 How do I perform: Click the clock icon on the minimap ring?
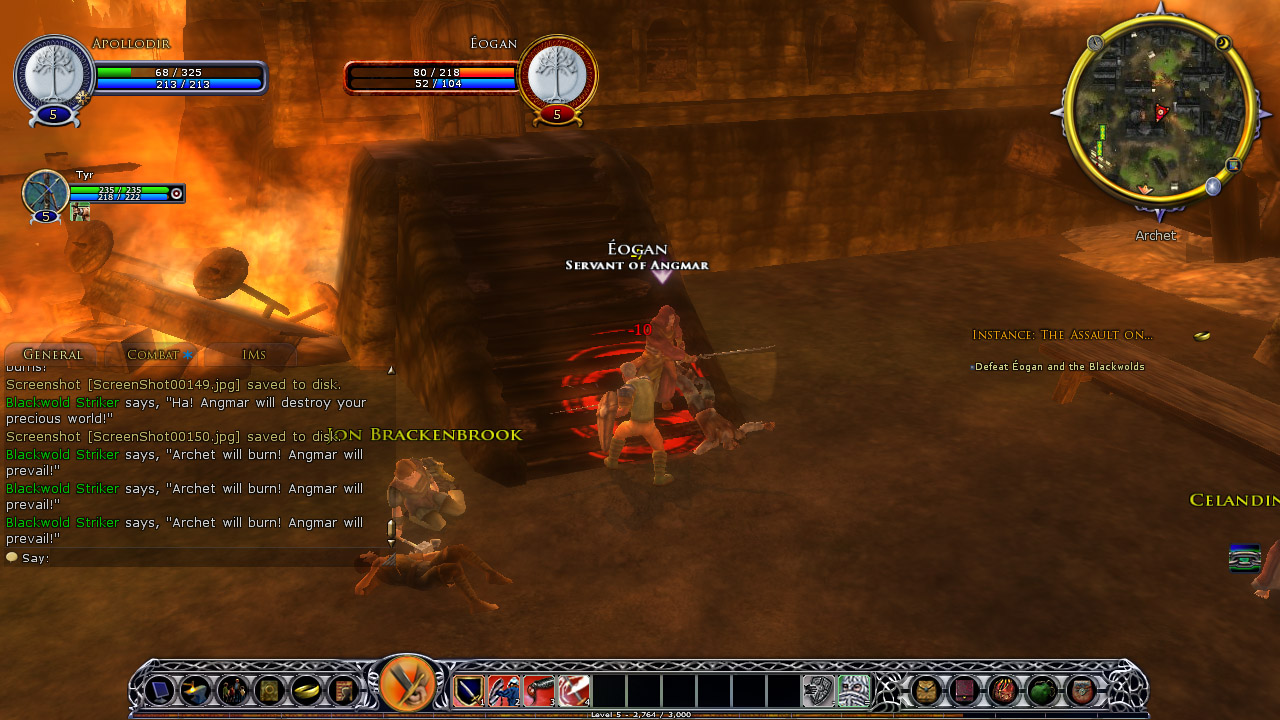(x=1095, y=43)
